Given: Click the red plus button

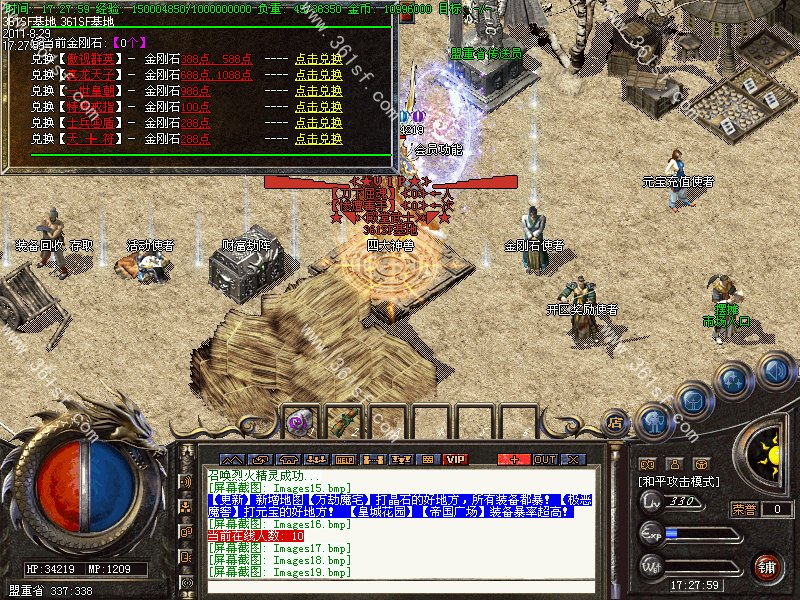Looking at the screenshot, I should [x=514, y=459].
